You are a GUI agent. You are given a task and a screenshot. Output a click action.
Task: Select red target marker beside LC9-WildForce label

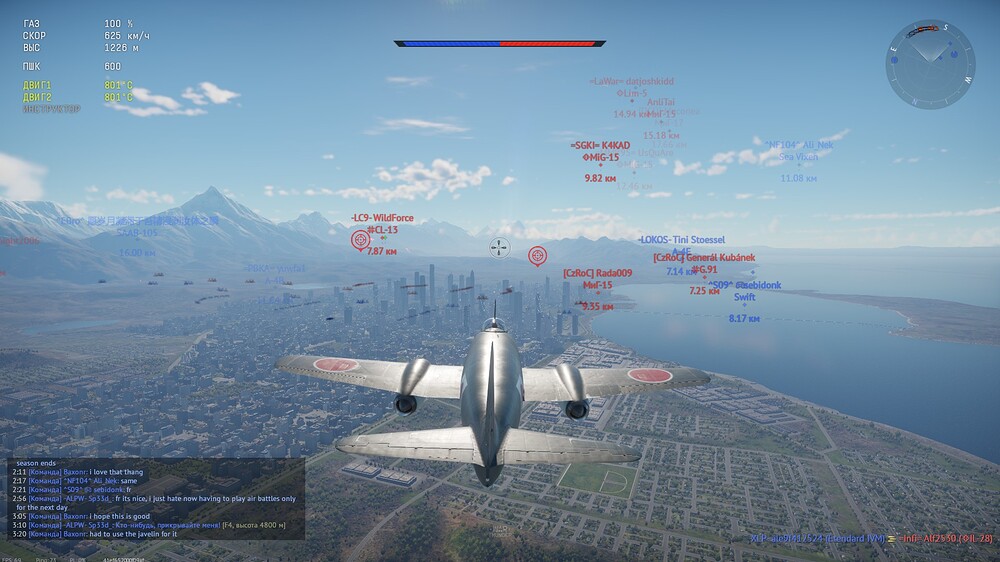coord(361,240)
